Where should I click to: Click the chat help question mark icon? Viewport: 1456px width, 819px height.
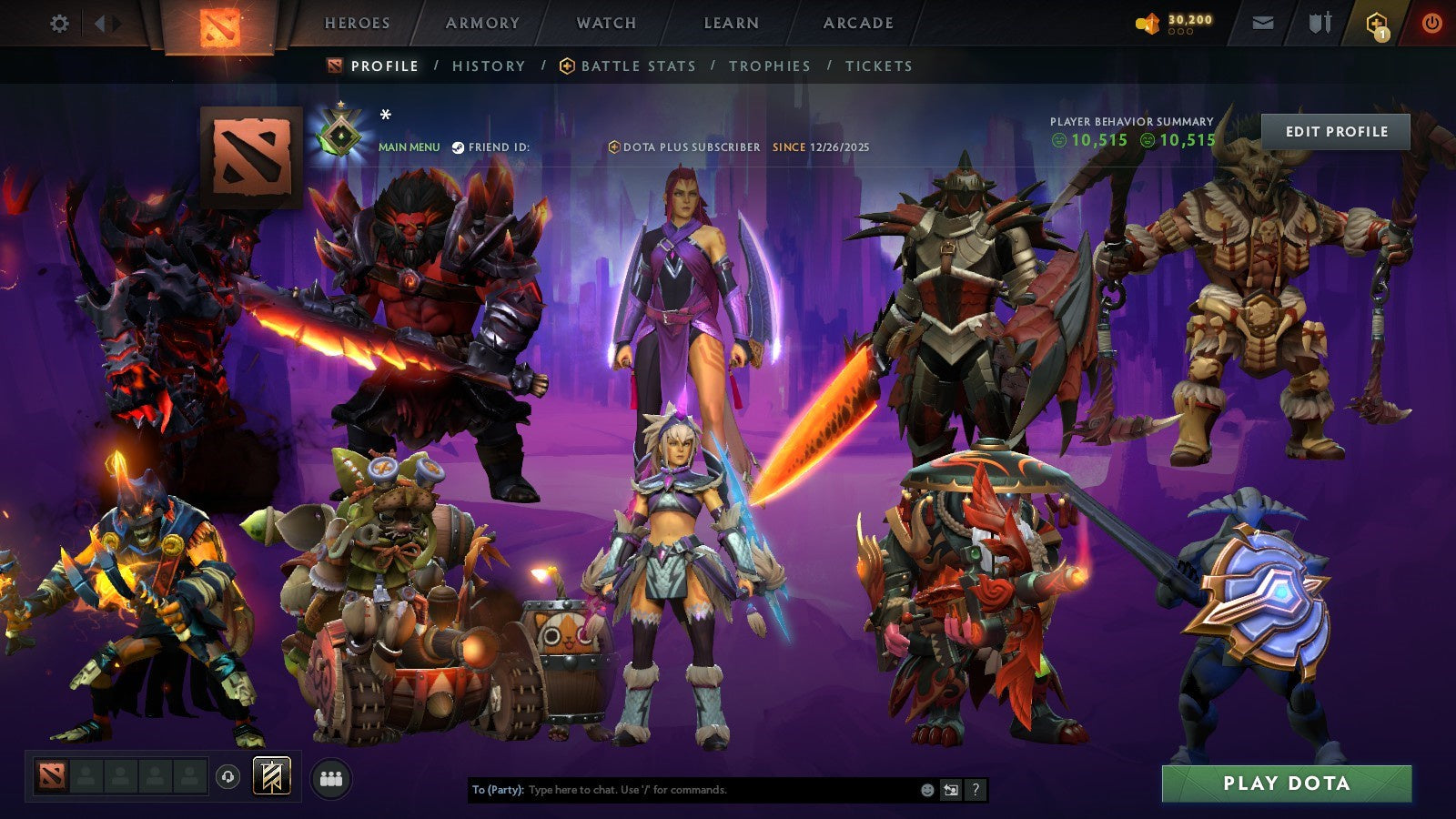point(975,791)
